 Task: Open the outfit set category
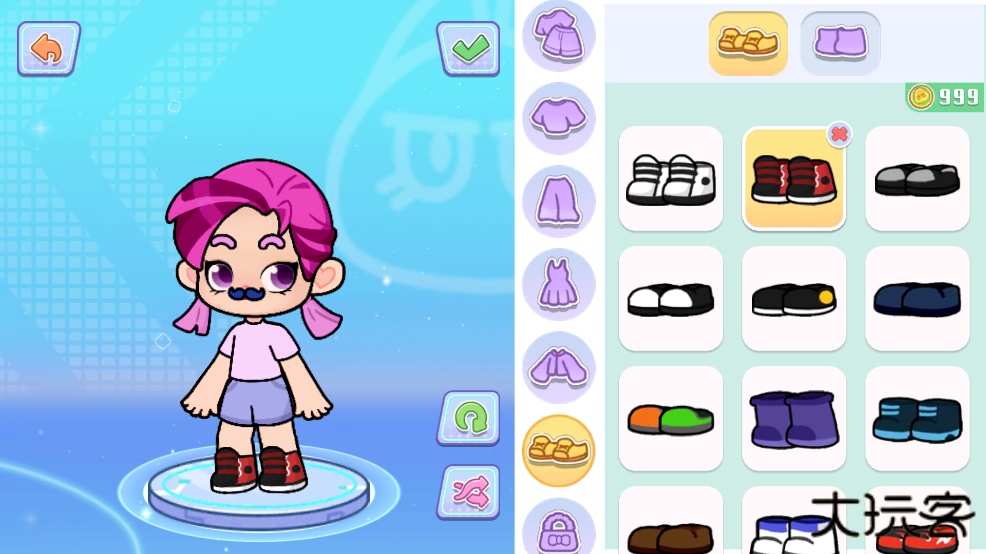pyautogui.click(x=559, y=37)
